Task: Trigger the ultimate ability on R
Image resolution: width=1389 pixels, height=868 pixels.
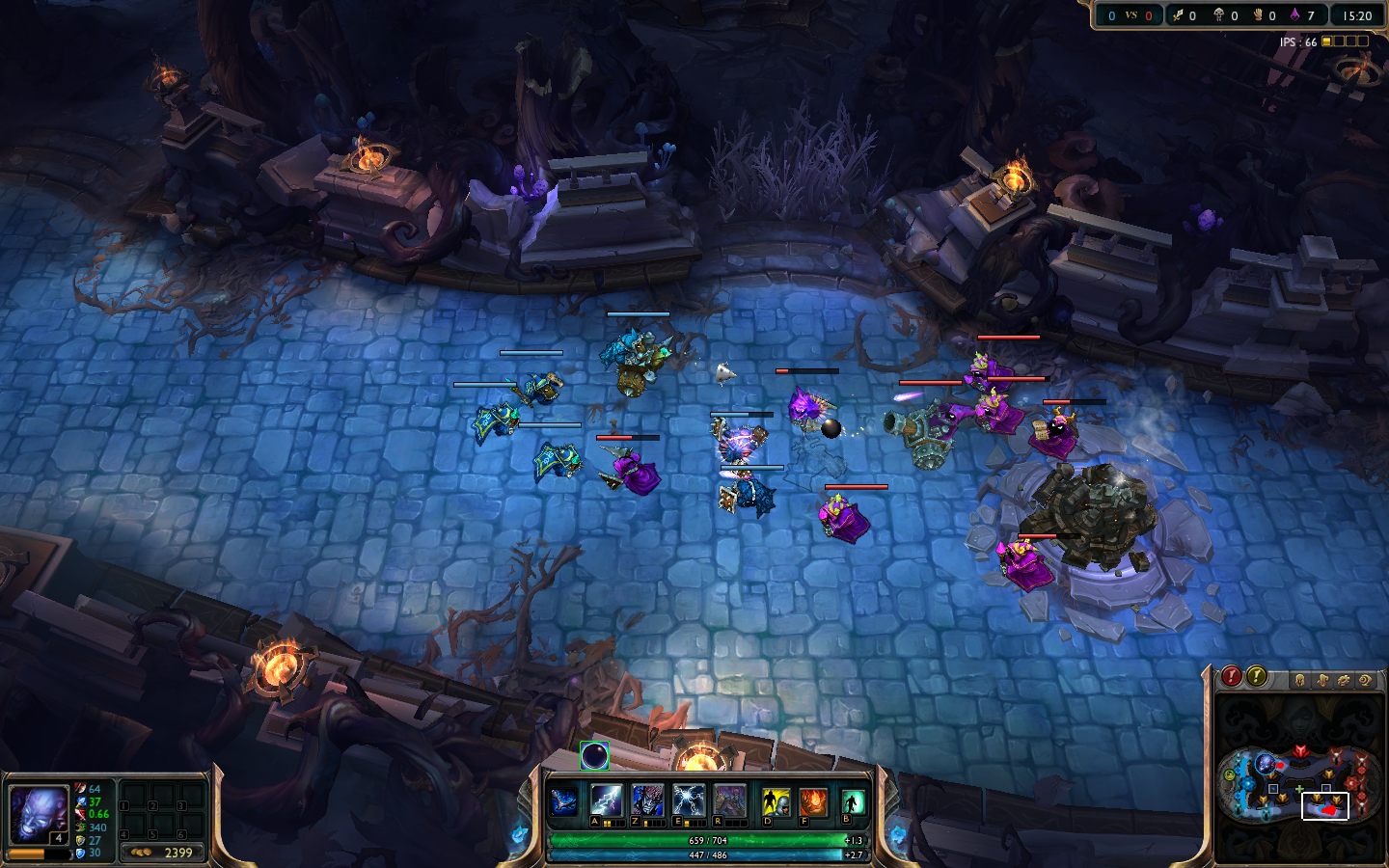Action: (x=730, y=800)
